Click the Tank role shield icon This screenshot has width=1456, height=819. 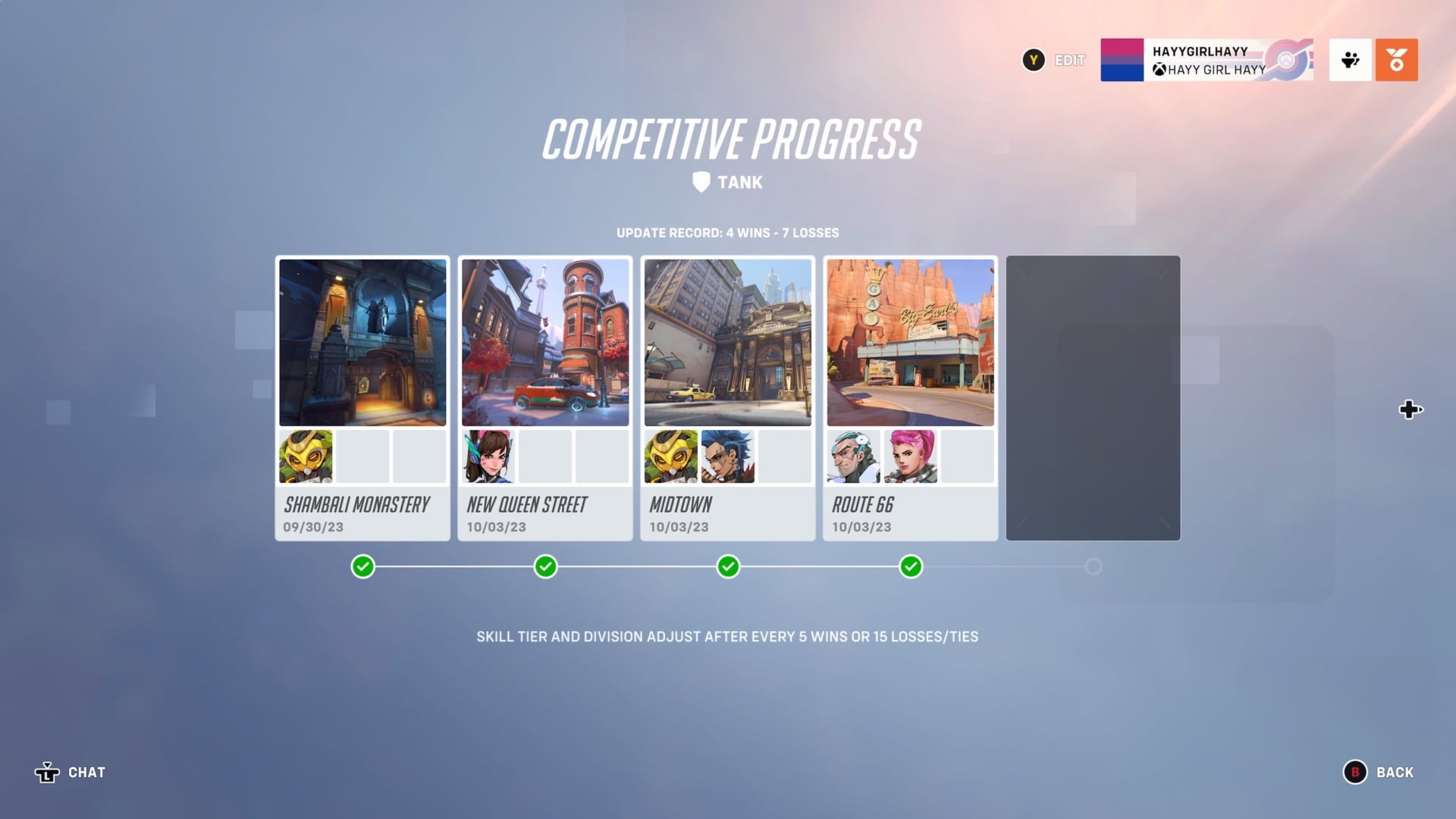tap(701, 181)
